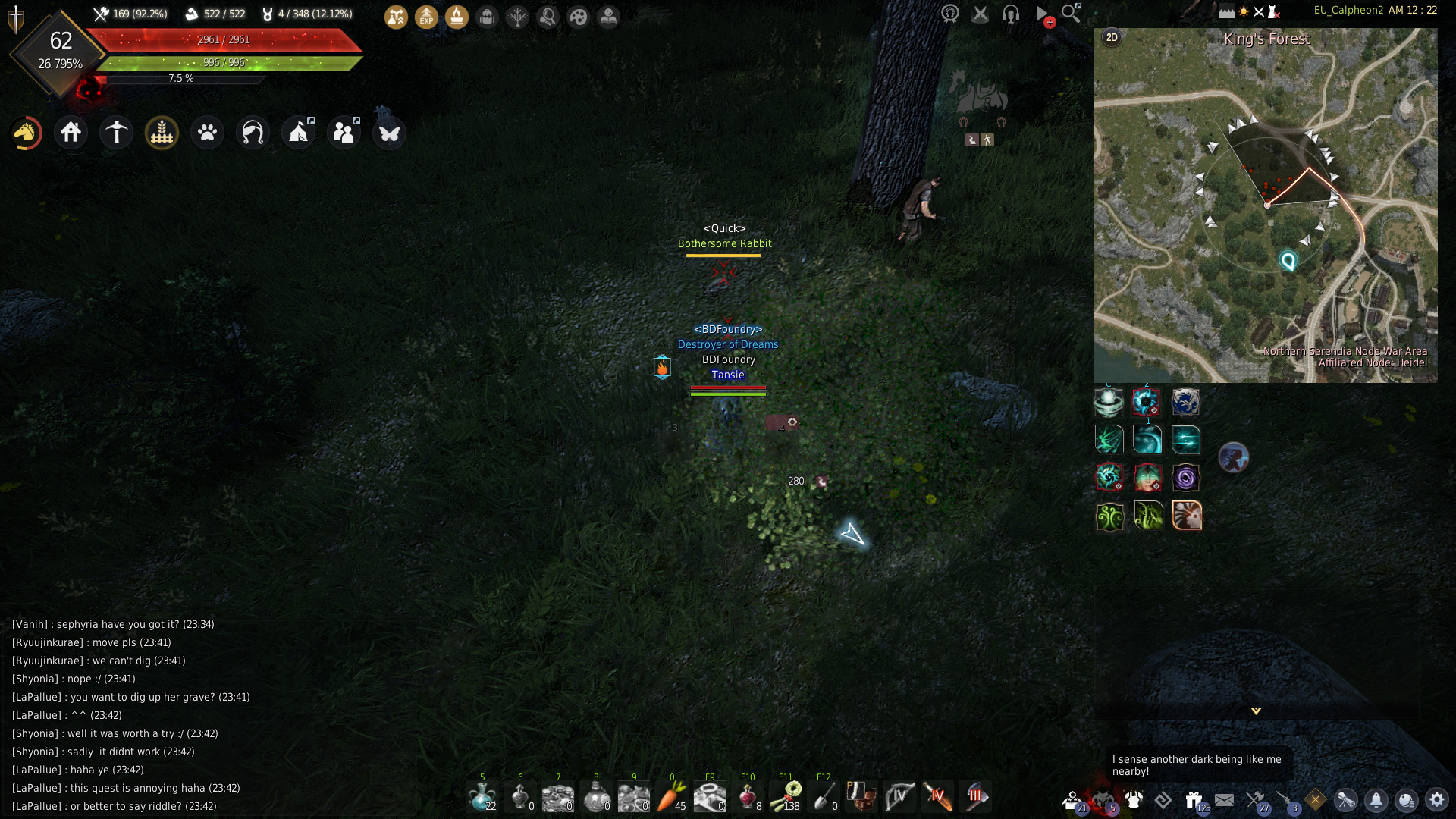Screen dimensions: 1456x819
Task: Open the paw print pets icon
Action: click(208, 133)
